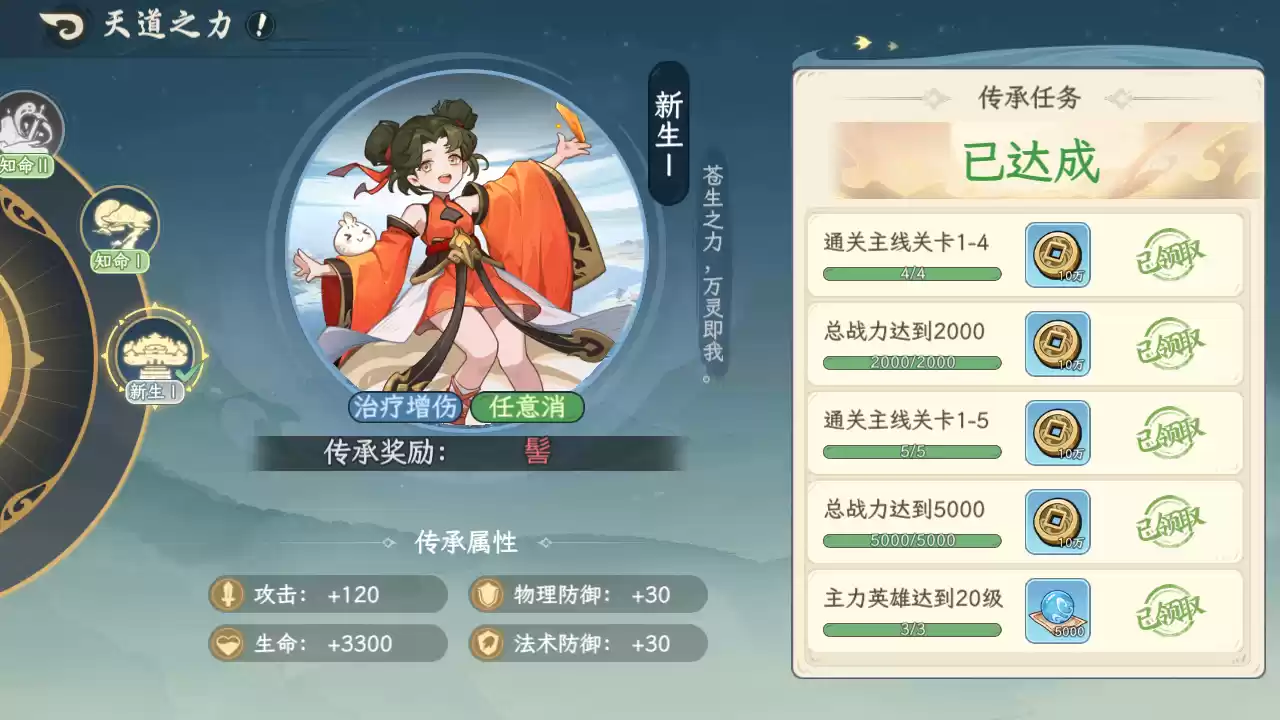Open the 髻 reward link under 传承奖励
The width and height of the screenshot is (1280, 720).
[x=537, y=451]
